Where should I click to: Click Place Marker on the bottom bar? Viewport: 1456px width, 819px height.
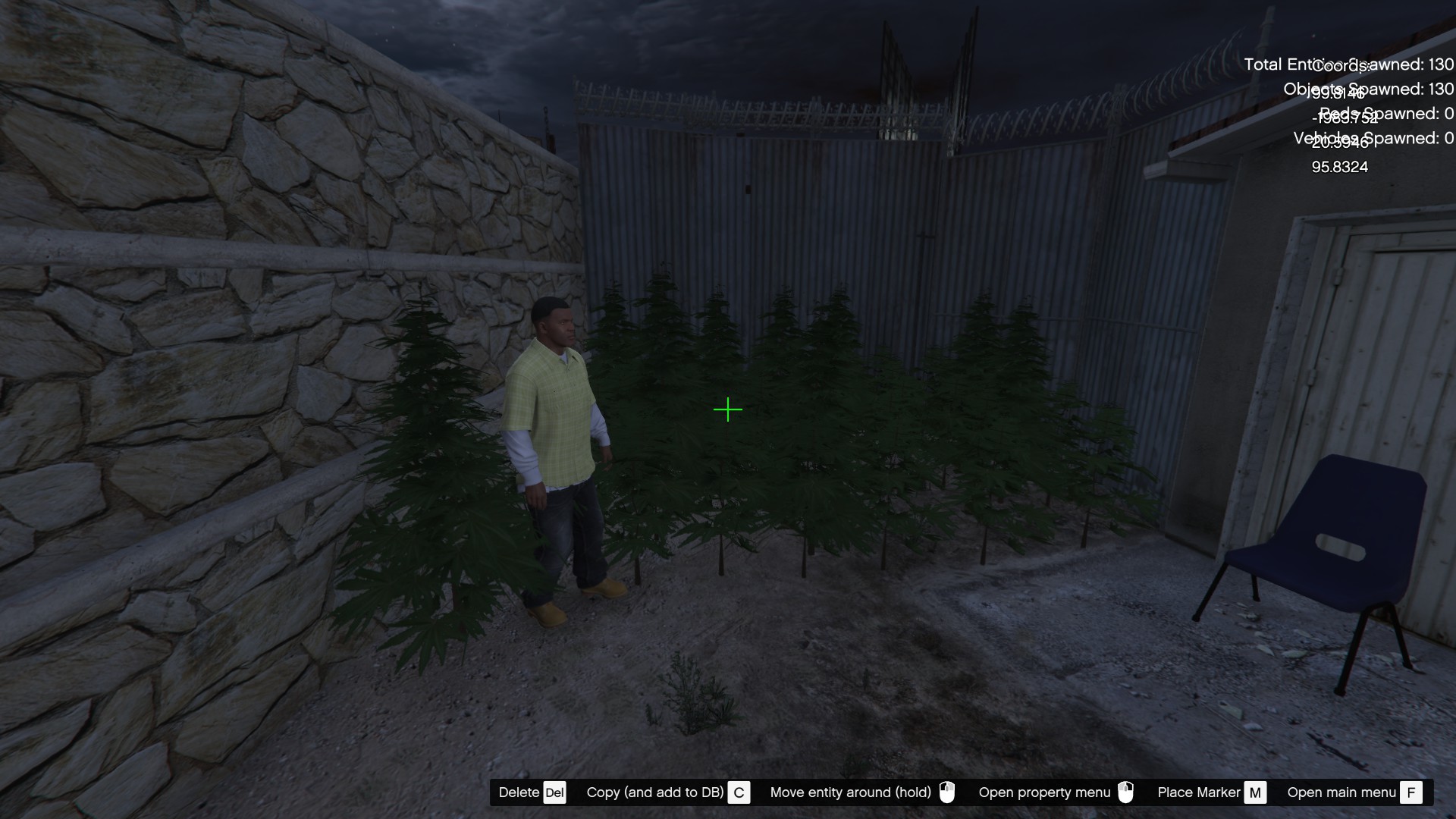1200,792
